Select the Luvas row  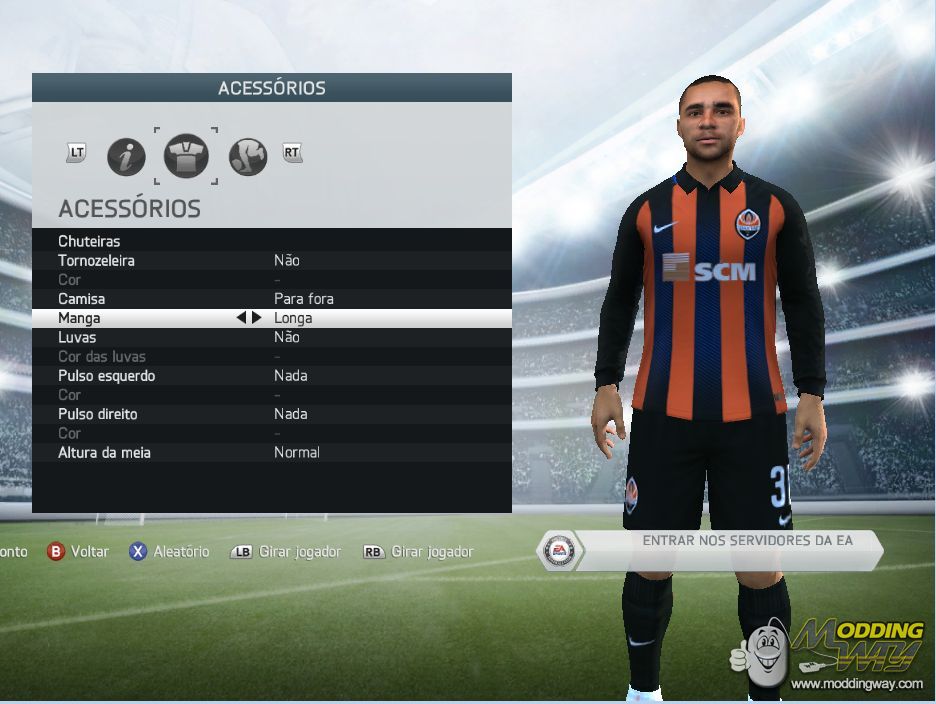[271, 337]
